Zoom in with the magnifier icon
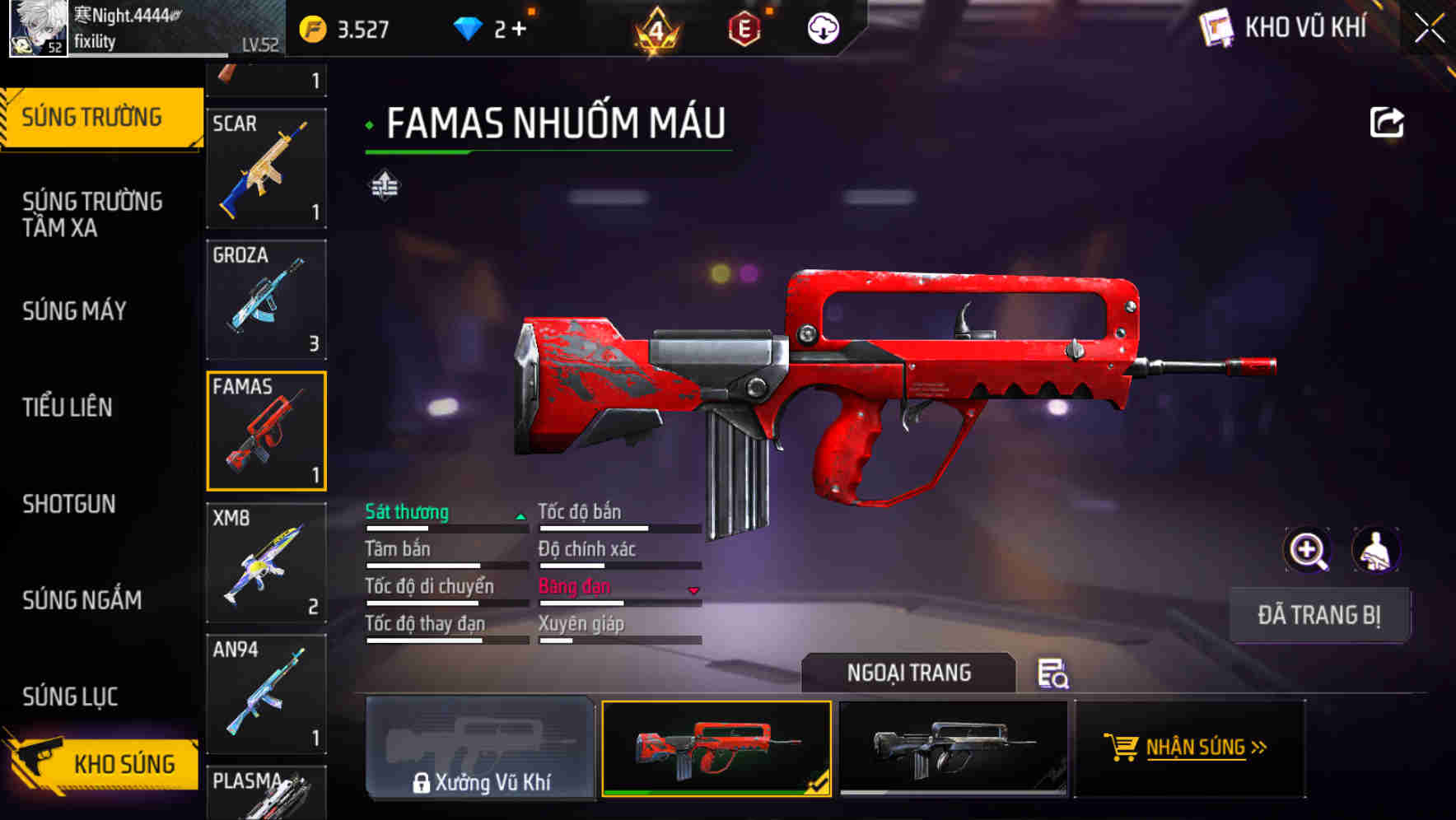The image size is (1456, 820). click(1307, 550)
